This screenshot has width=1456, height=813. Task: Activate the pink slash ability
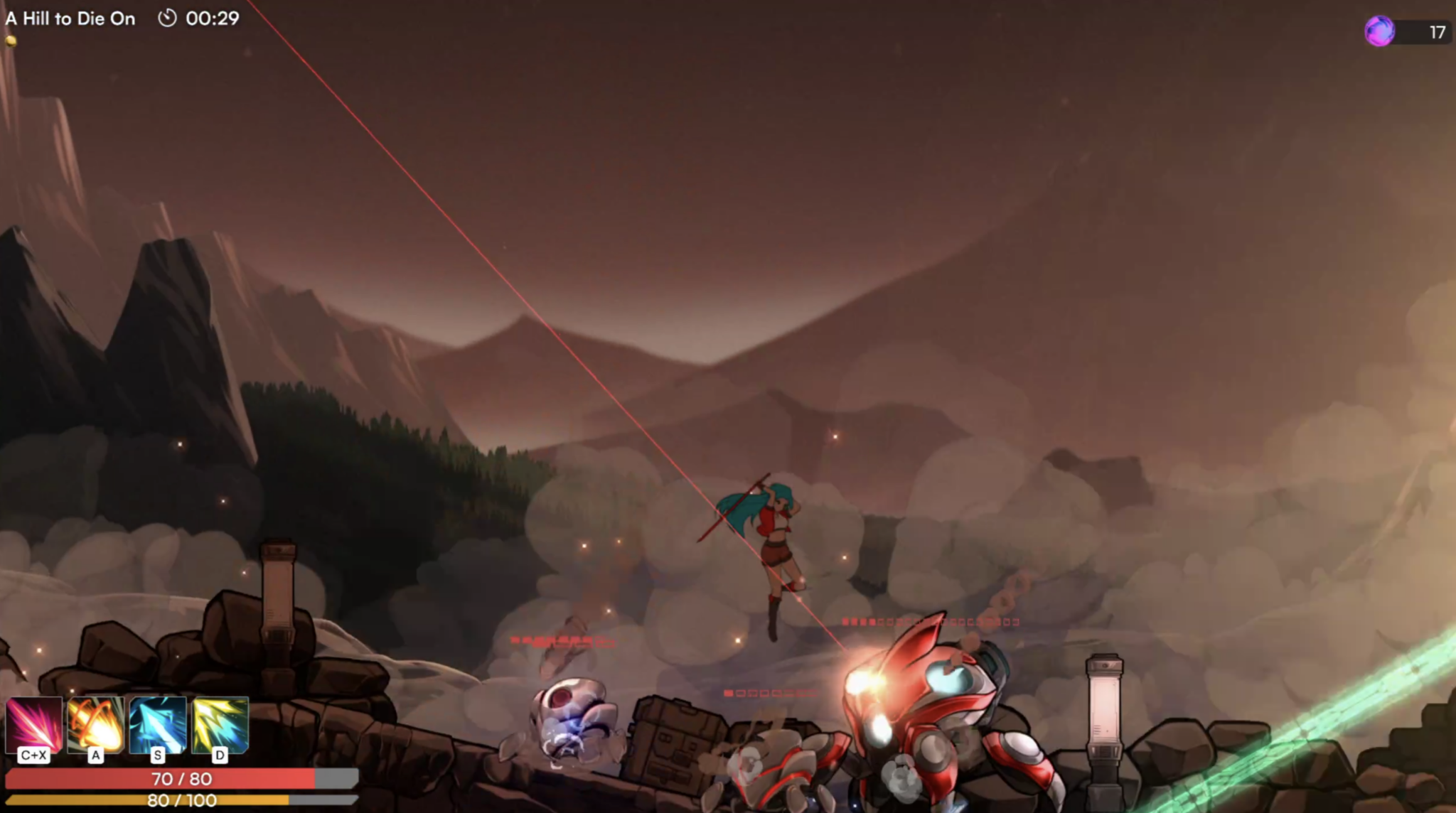[33, 725]
